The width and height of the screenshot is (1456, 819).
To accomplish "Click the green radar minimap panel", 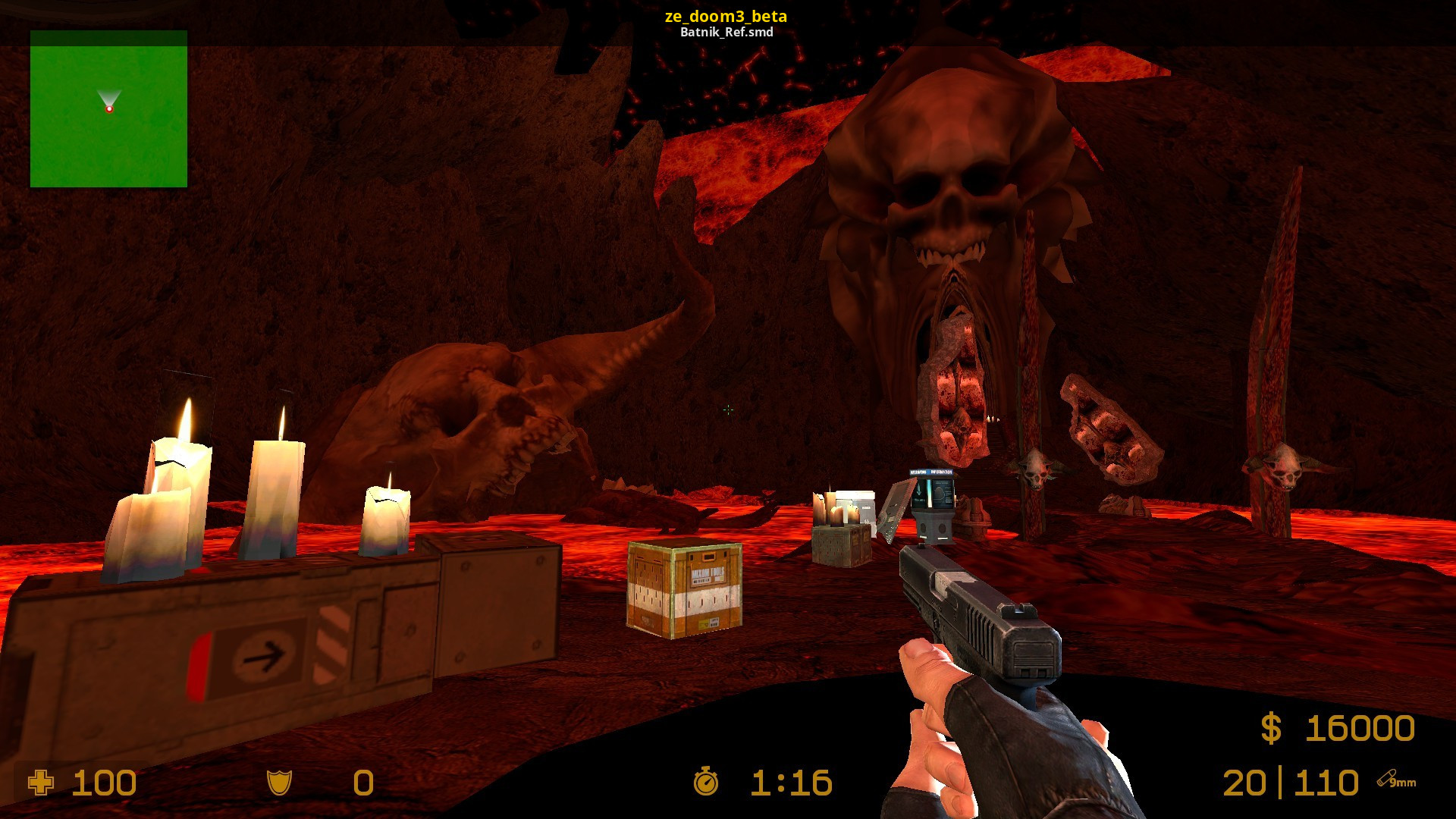I will point(109,109).
